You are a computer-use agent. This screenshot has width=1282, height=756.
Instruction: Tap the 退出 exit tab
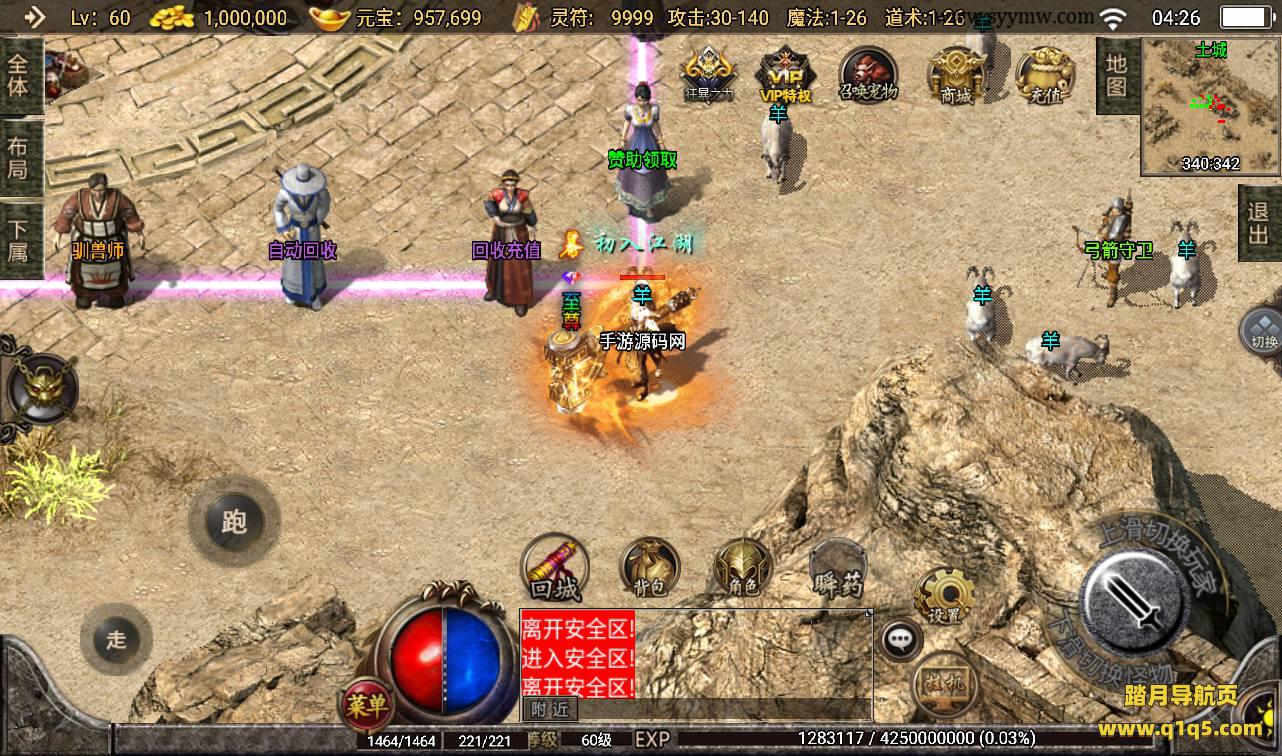coord(1259,223)
